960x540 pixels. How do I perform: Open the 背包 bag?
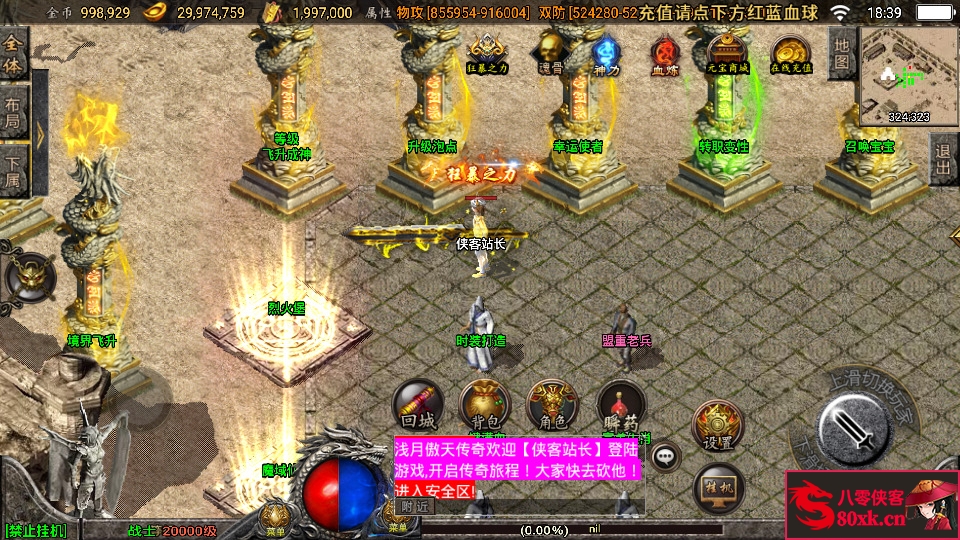pyautogui.click(x=484, y=405)
